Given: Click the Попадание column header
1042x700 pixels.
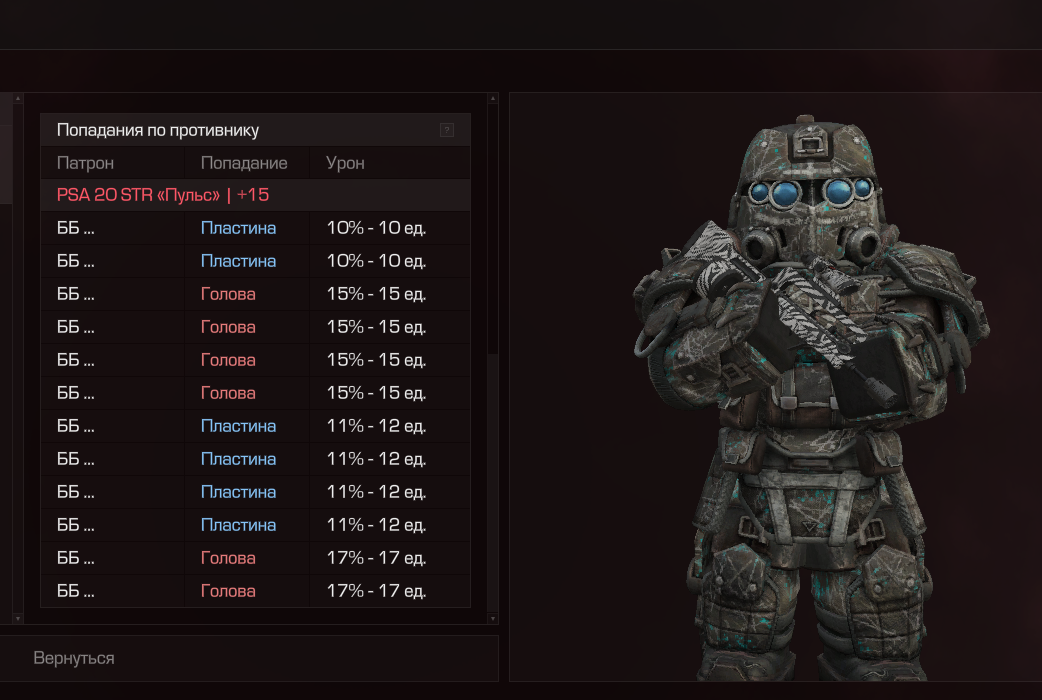Looking at the screenshot, I should (x=244, y=163).
